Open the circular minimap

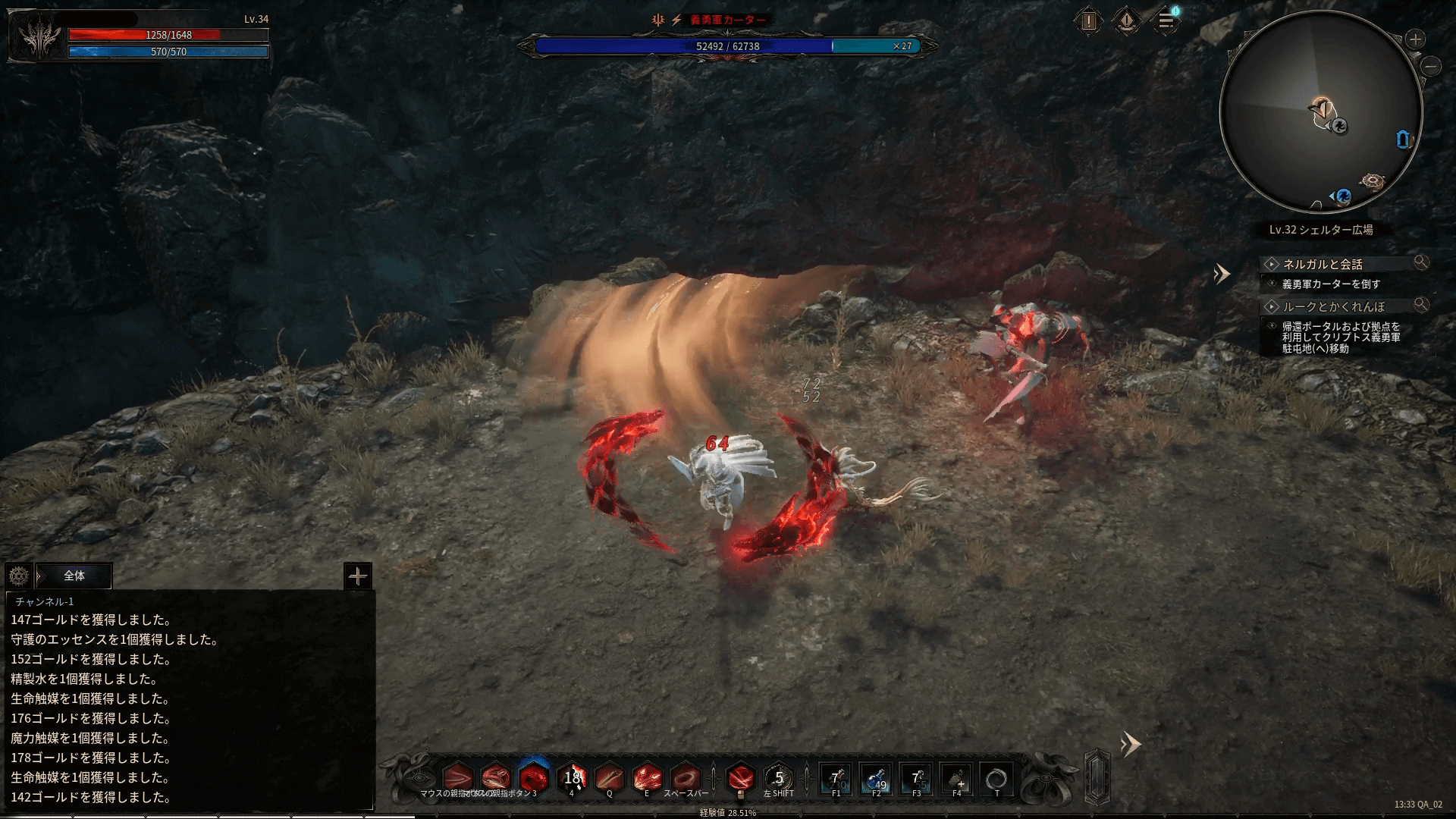[x=1320, y=113]
